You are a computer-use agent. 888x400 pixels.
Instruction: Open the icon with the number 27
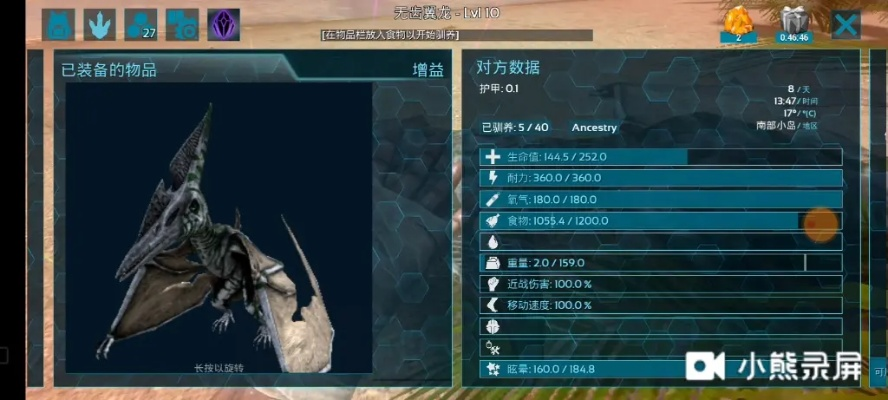(x=142, y=25)
